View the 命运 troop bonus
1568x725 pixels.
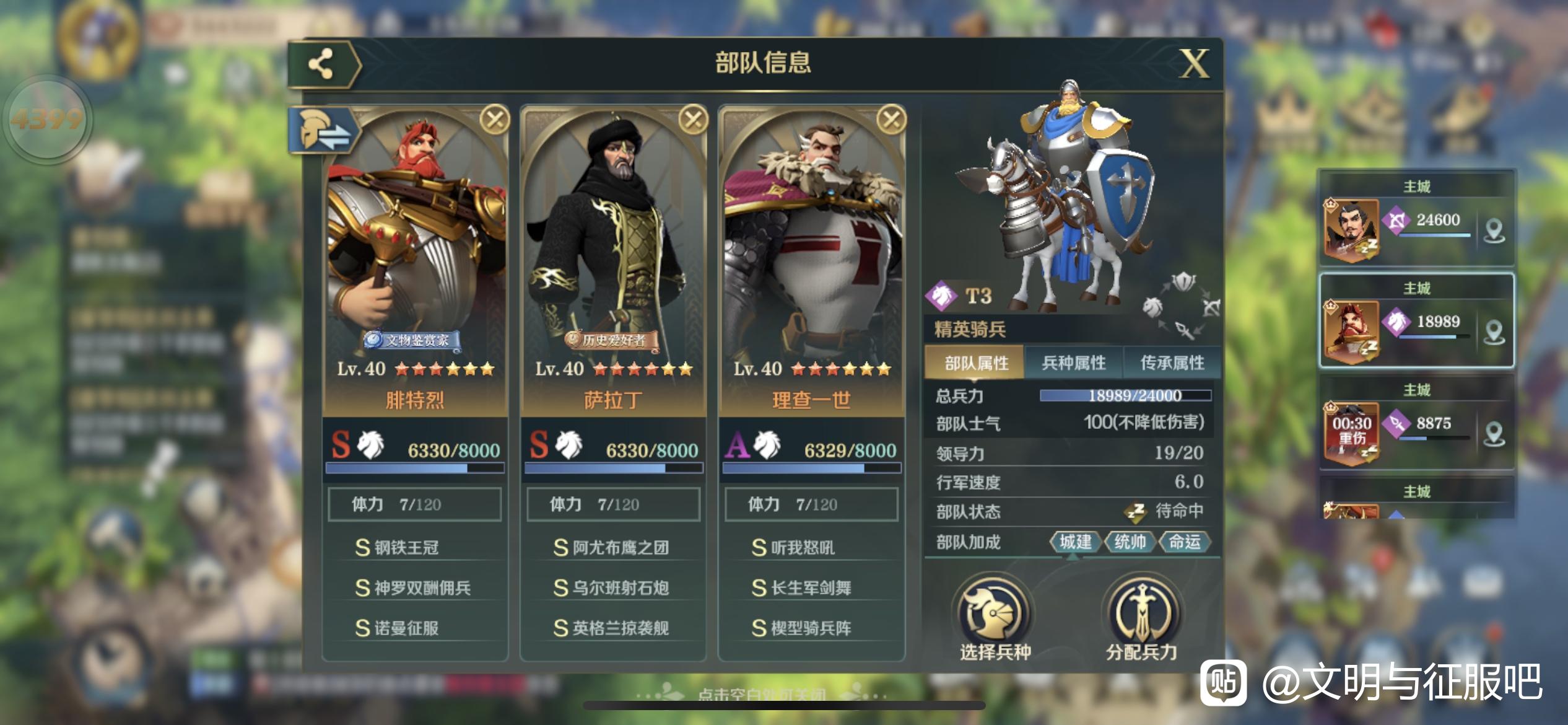point(1184,542)
